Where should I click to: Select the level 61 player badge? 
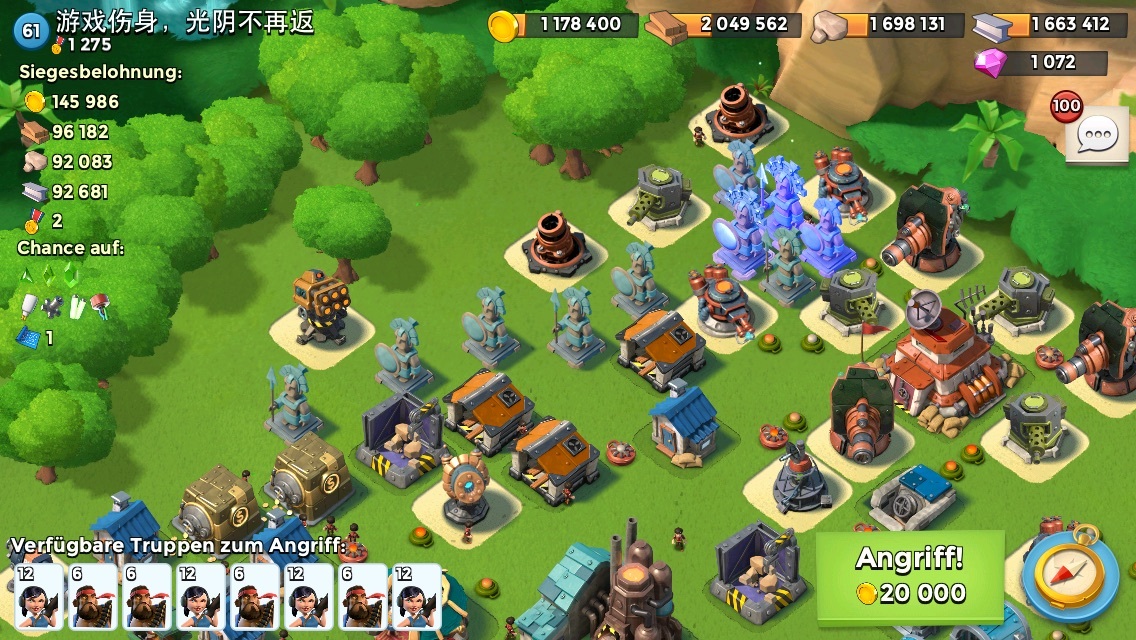[x=31, y=30]
